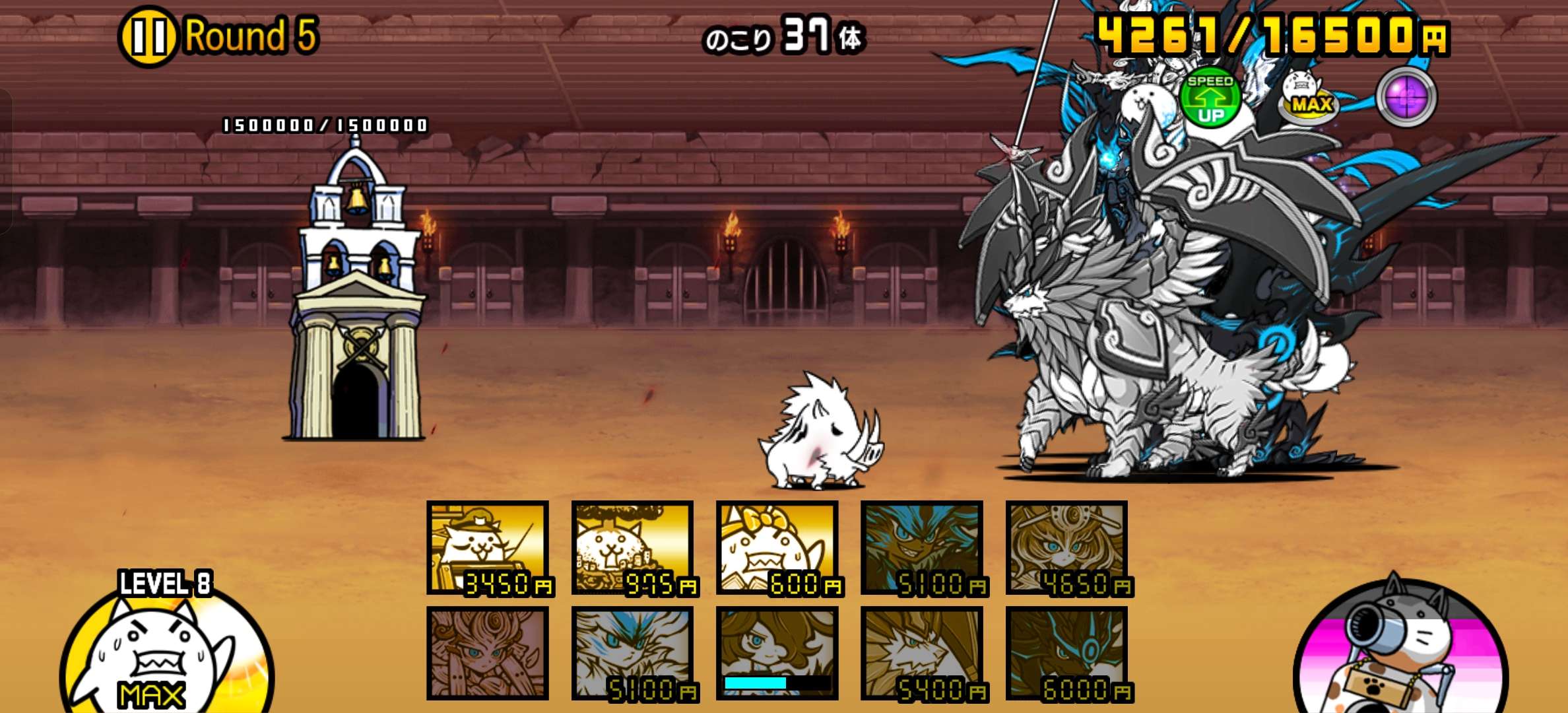Select the pink swirly-haired girl unit slot

[488, 654]
